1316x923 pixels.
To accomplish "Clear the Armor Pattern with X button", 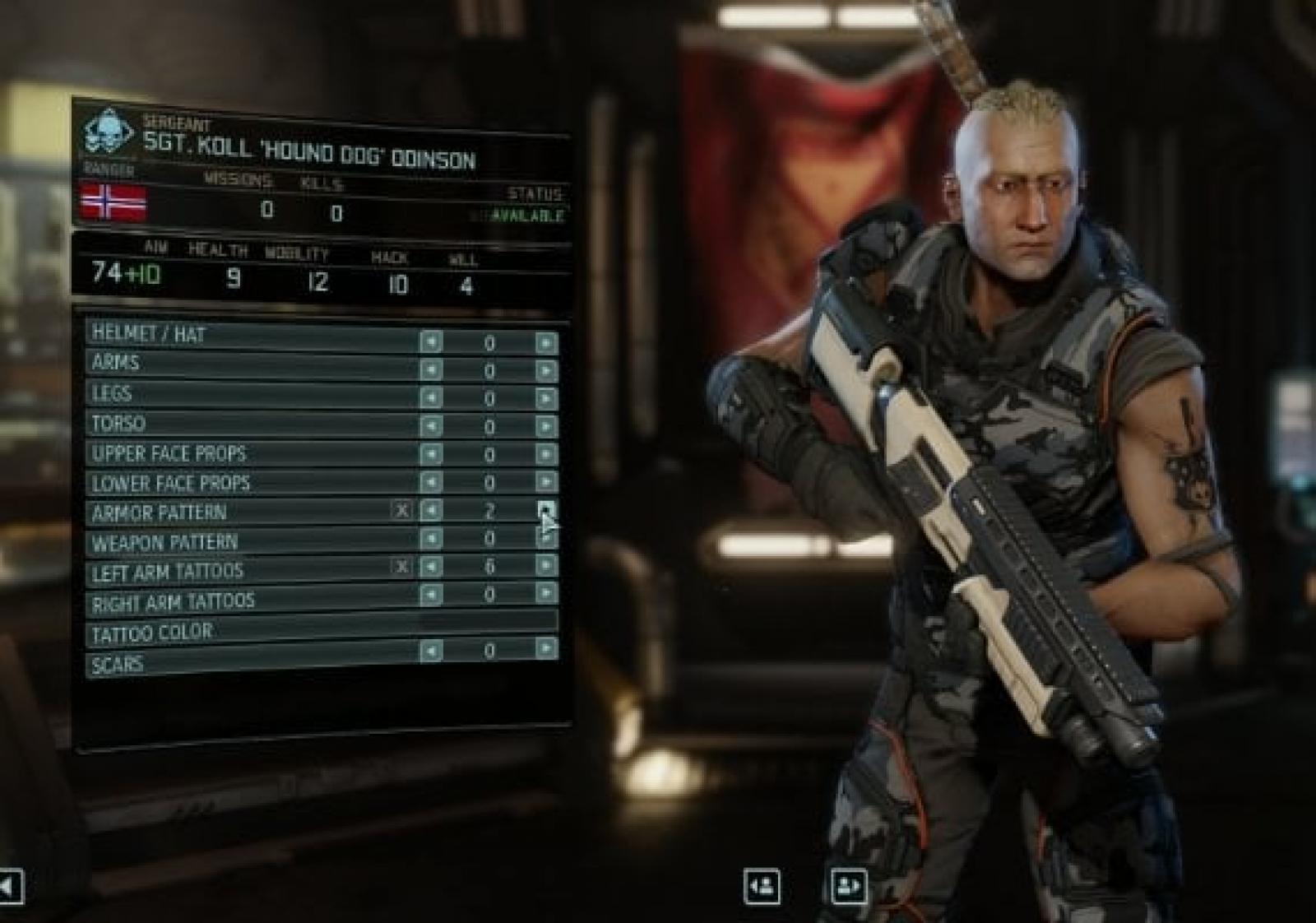I will pos(401,511).
